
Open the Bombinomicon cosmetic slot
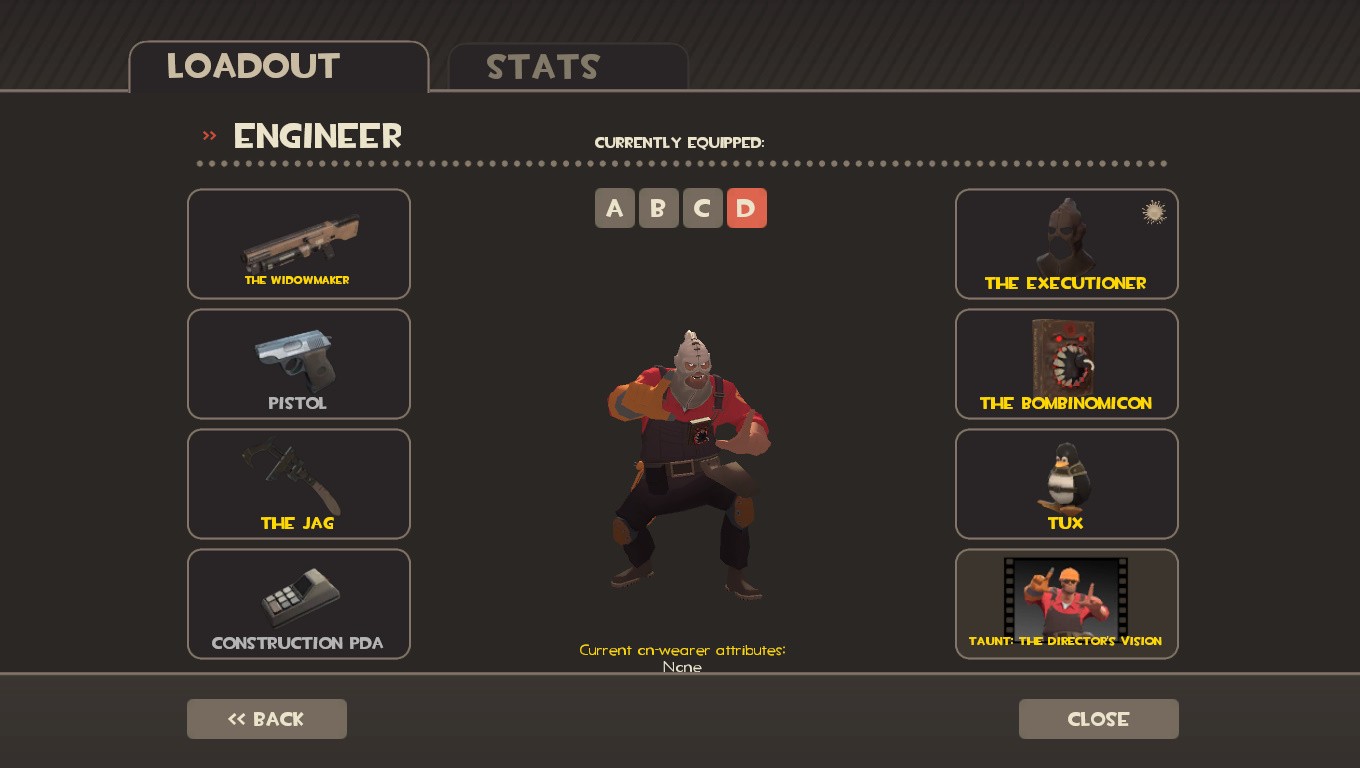(1066, 363)
